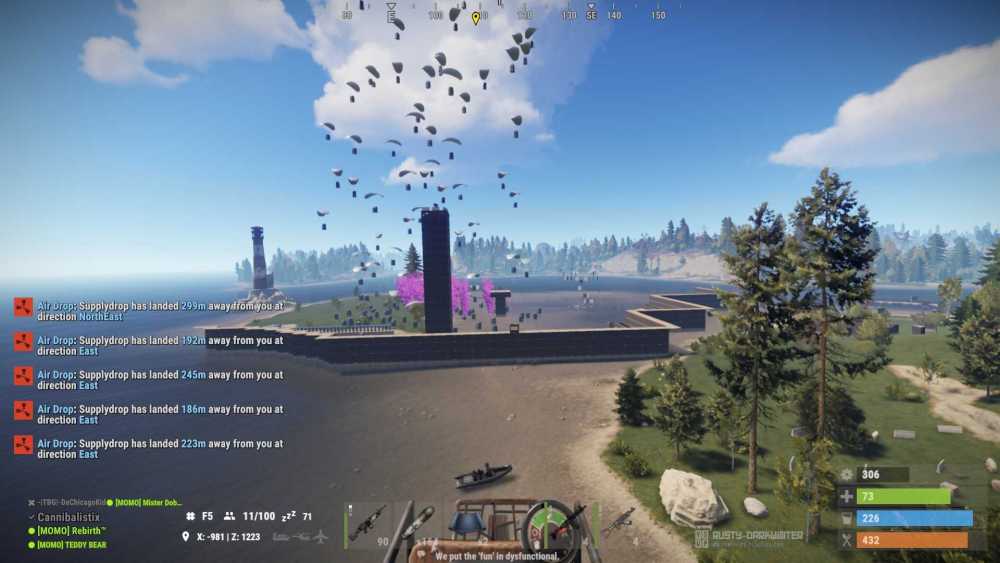Select the last hotbar slot with a rifle
The image size is (1000, 563).
(617, 524)
